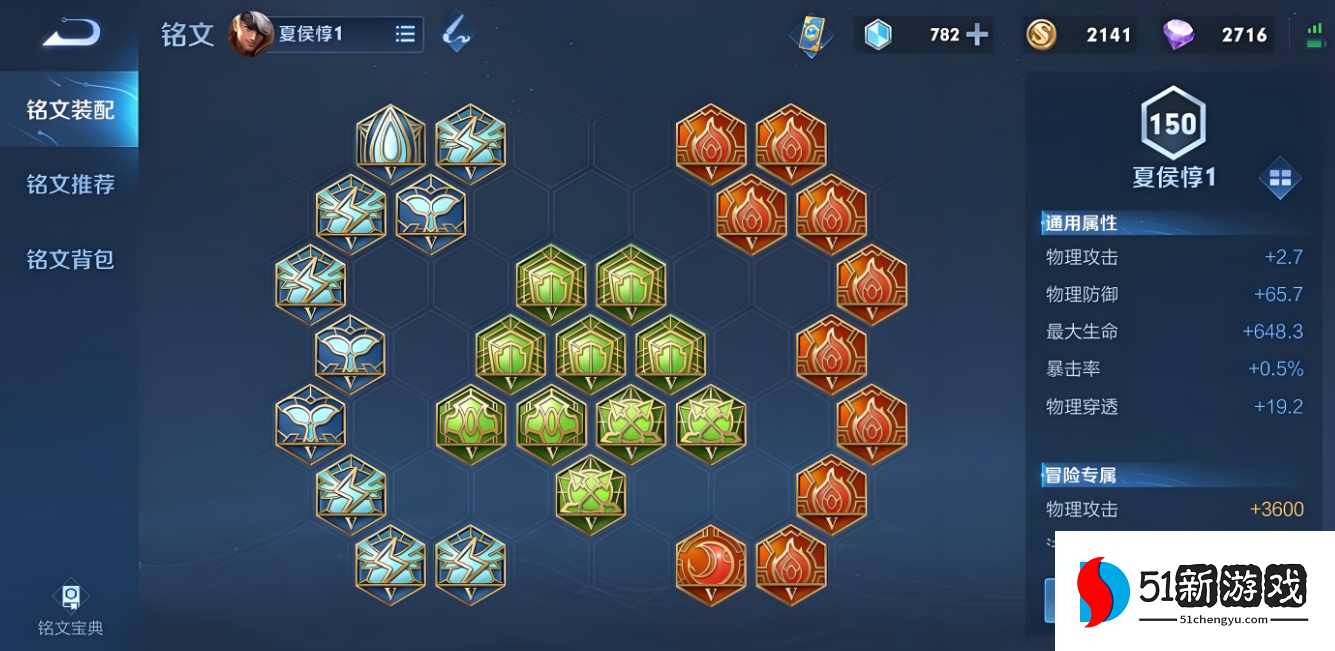Open the 铭文推荐 tab

point(70,184)
